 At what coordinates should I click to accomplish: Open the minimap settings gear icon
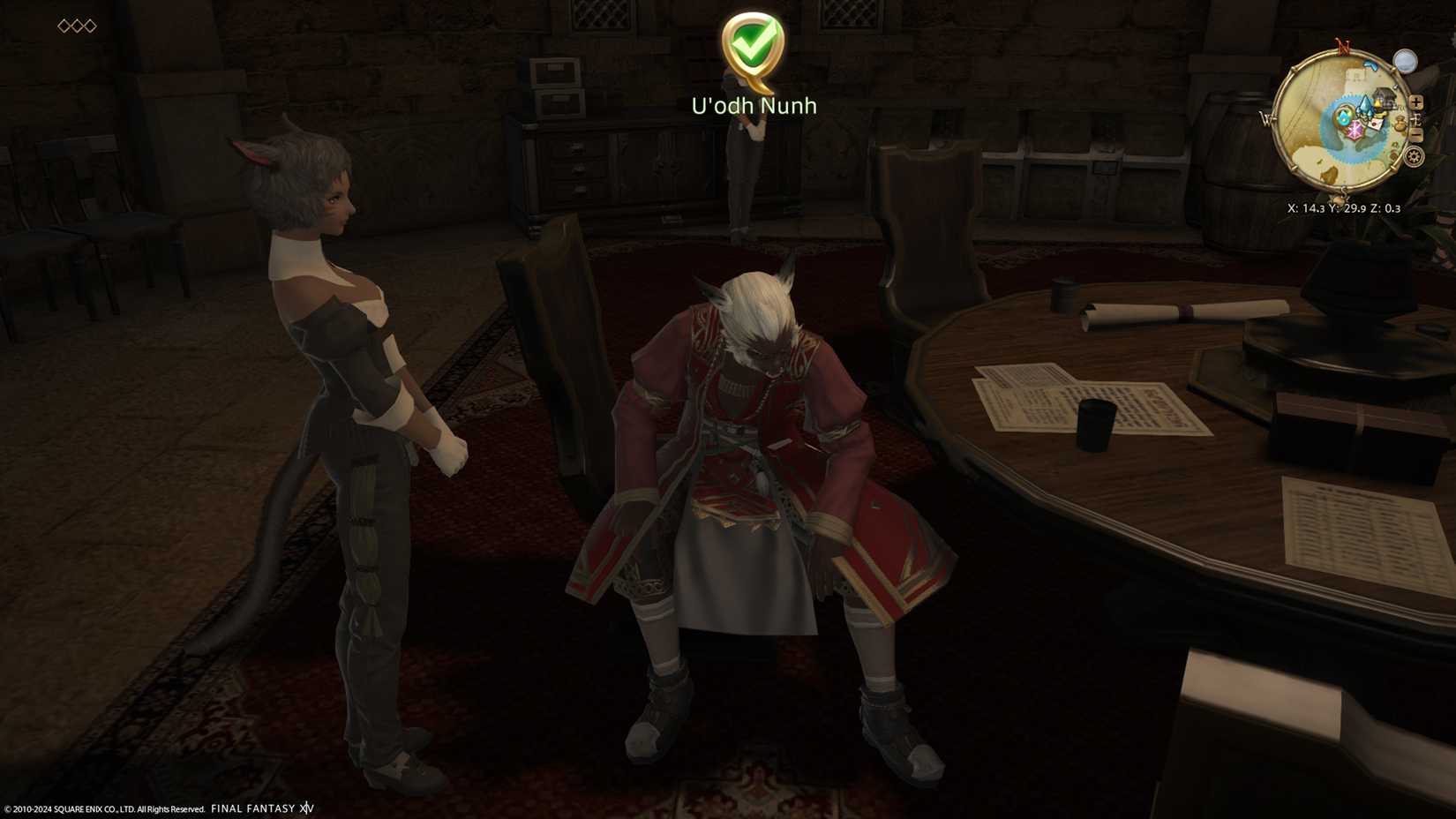click(x=1413, y=157)
